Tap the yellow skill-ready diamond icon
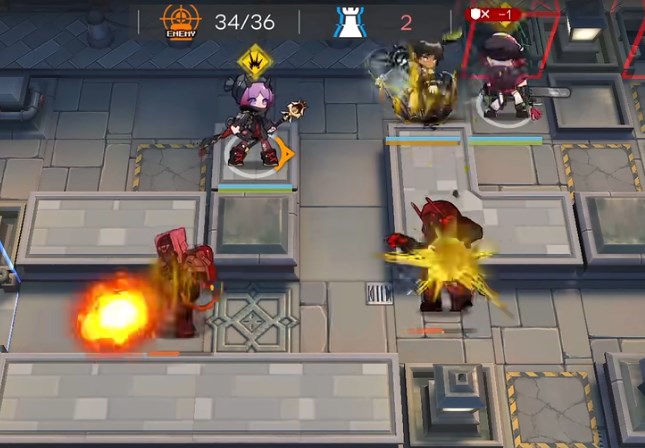Image resolution: width=645 pixels, height=448 pixels. 254,62
